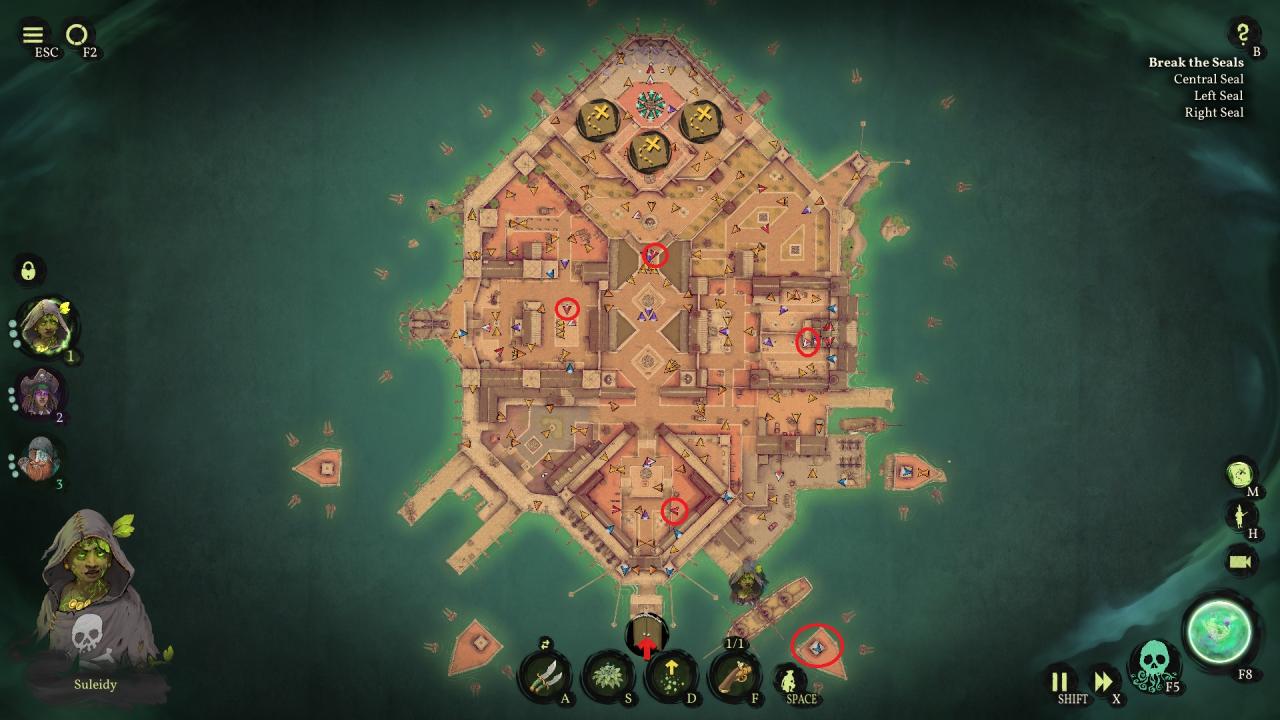Activate the yellow arrow dust ability
Viewport: 1280px width, 720px height.
pyautogui.click(x=671, y=676)
